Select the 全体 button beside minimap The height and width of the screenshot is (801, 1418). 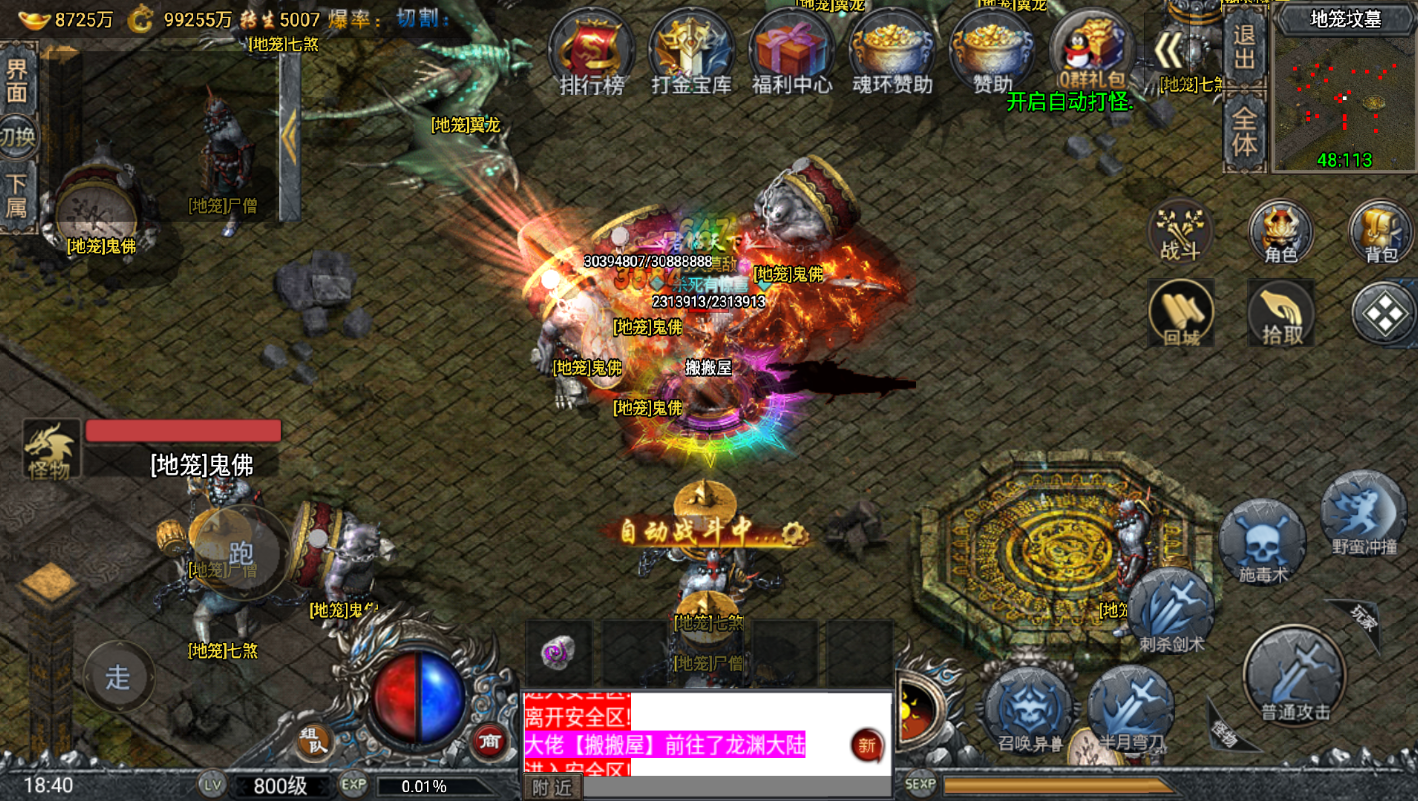[x=1244, y=131]
